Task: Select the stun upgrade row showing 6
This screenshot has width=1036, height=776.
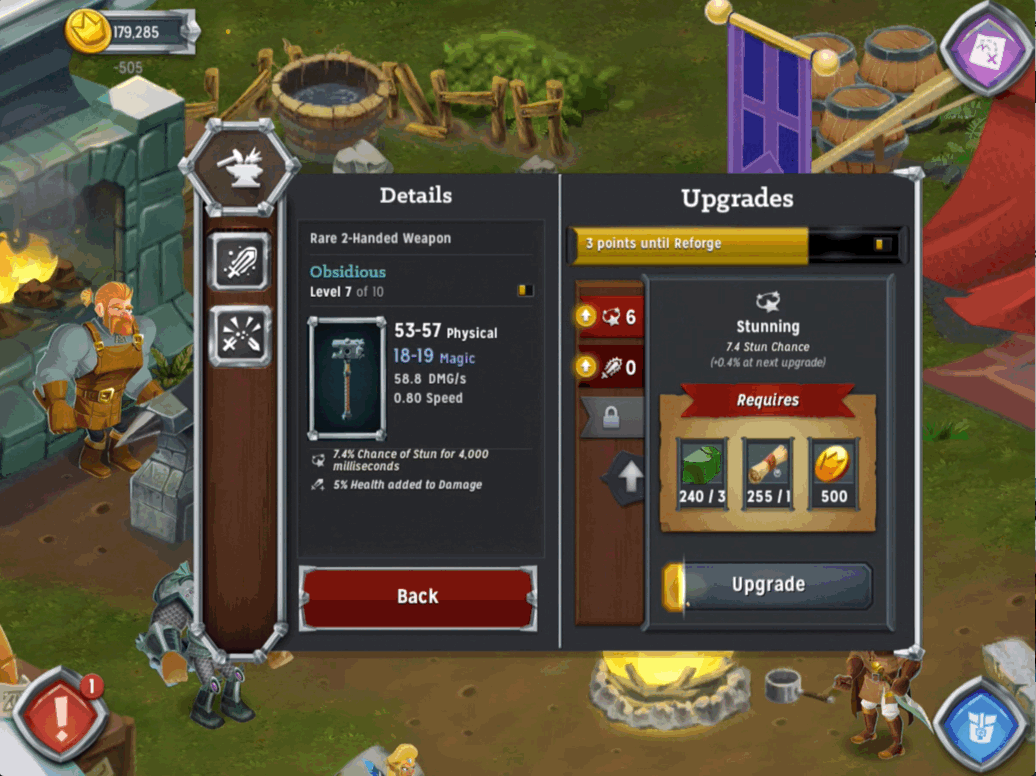Action: (x=608, y=317)
